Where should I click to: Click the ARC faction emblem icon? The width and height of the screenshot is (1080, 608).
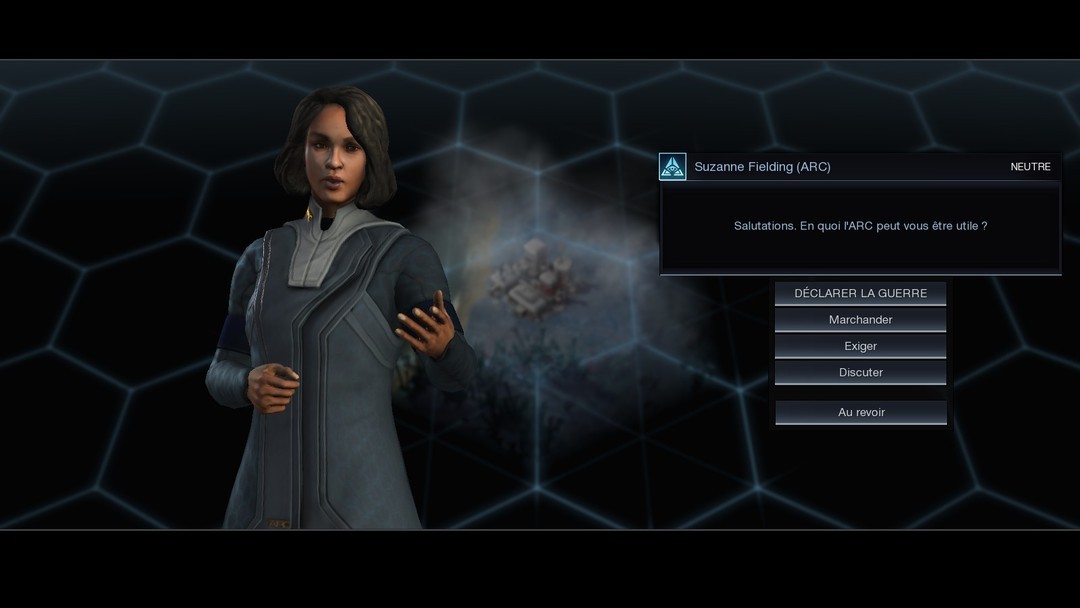(673, 167)
